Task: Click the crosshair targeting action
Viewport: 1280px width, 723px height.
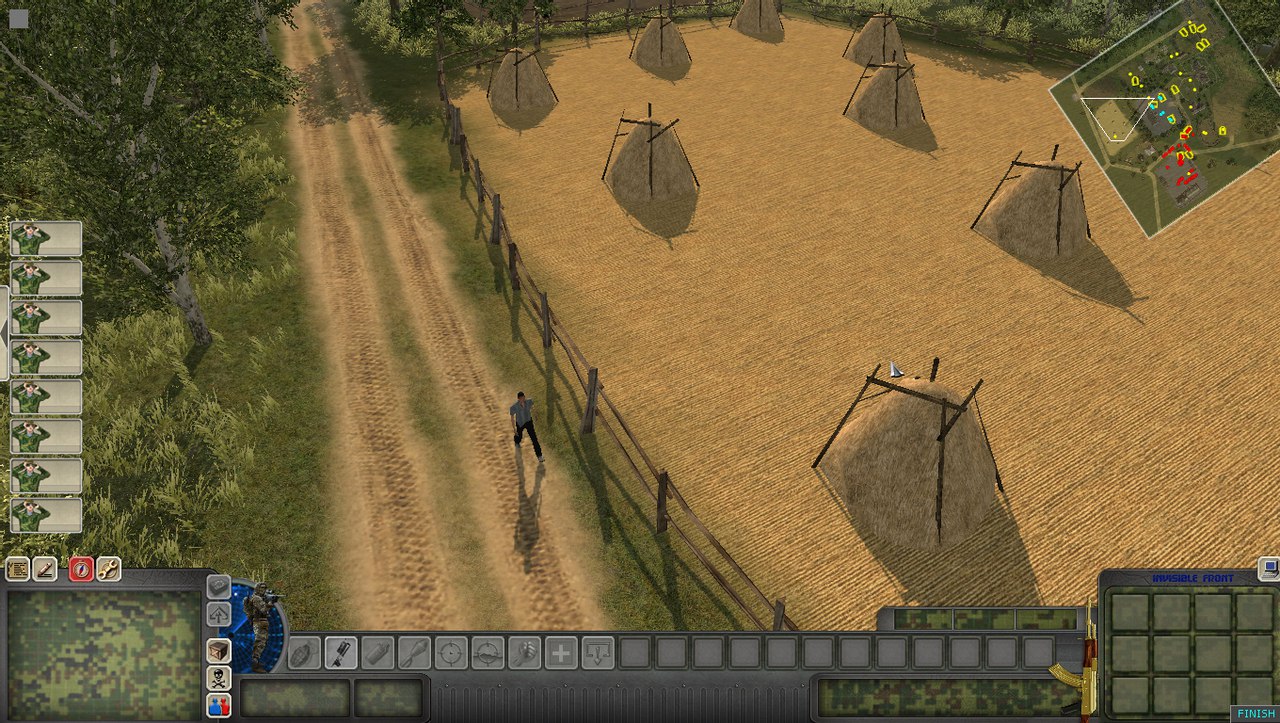Action: click(451, 652)
